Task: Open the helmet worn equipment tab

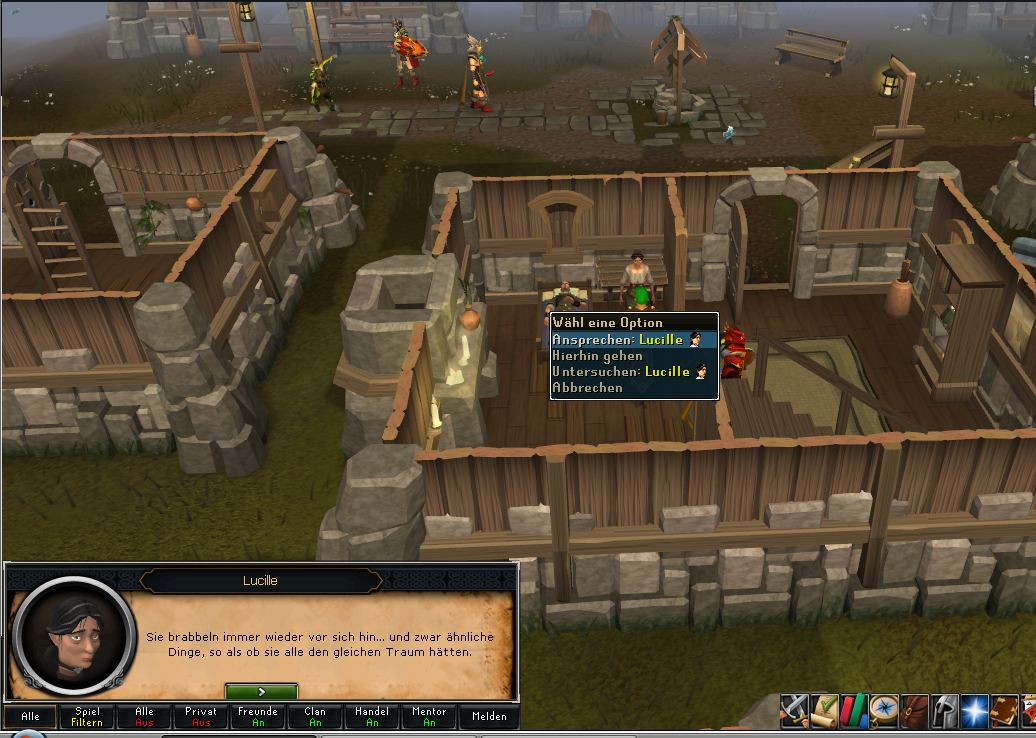Action: click(x=944, y=710)
